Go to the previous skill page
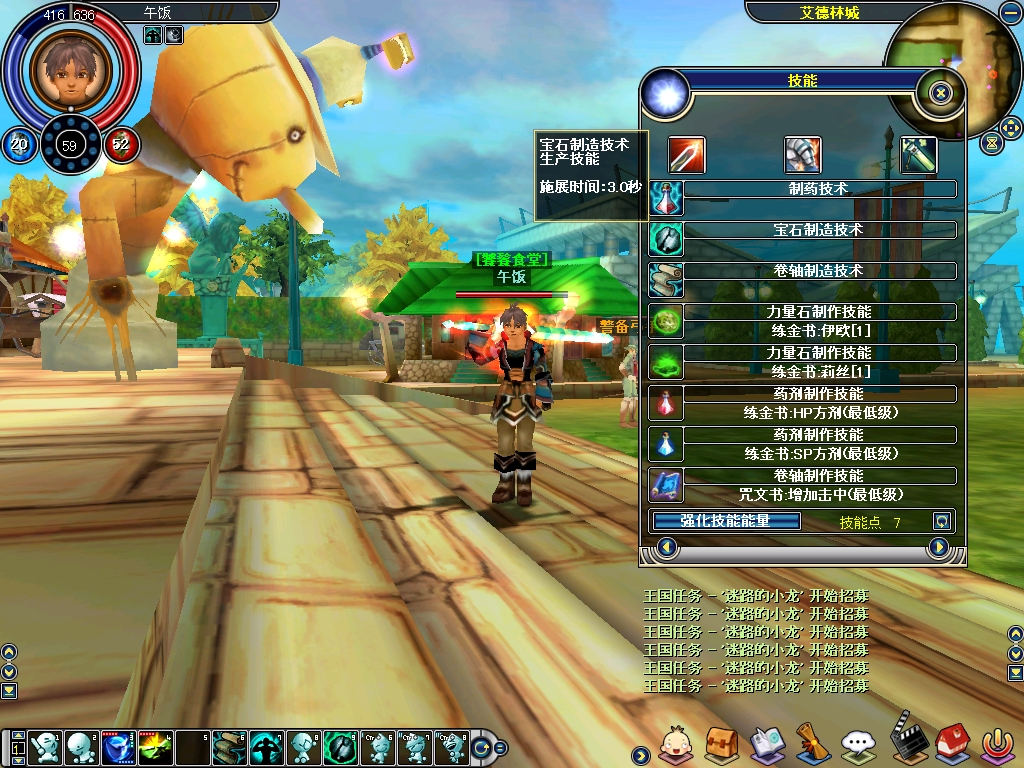Screen dimensions: 1024x768 tap(668, 547)
